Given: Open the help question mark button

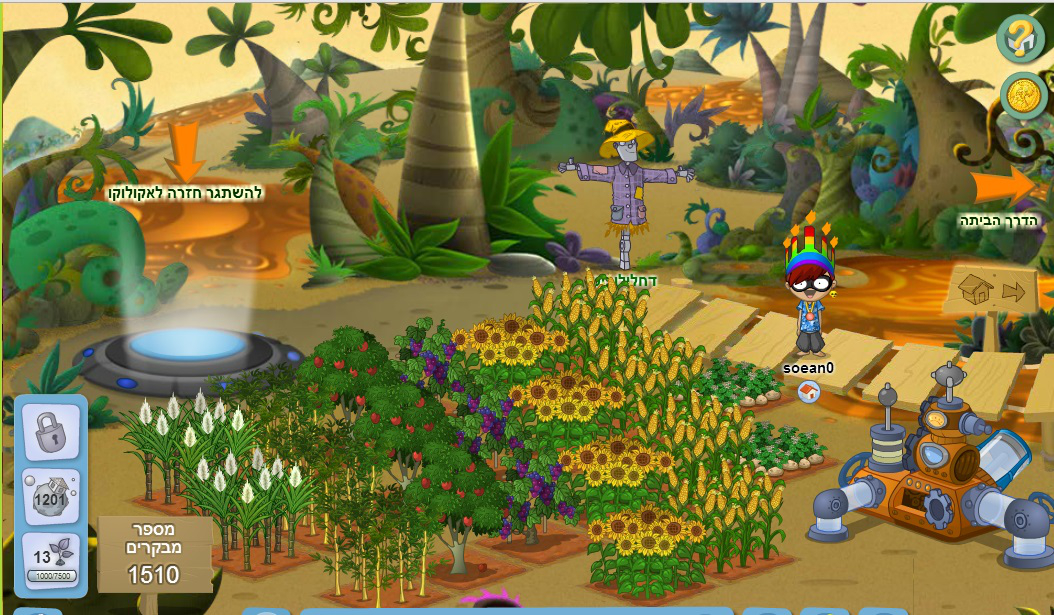Looking at the screenshot, I should 1020,39.
